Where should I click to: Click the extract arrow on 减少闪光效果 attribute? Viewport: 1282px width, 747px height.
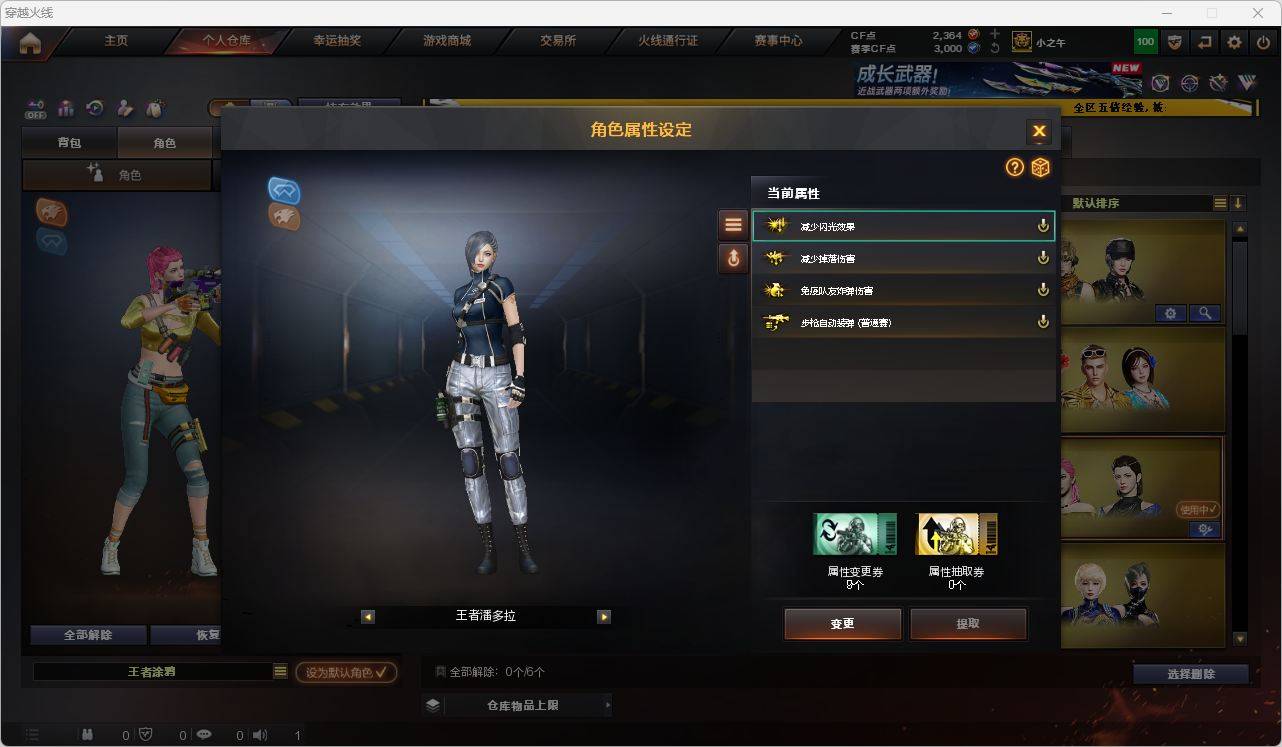1043,225
